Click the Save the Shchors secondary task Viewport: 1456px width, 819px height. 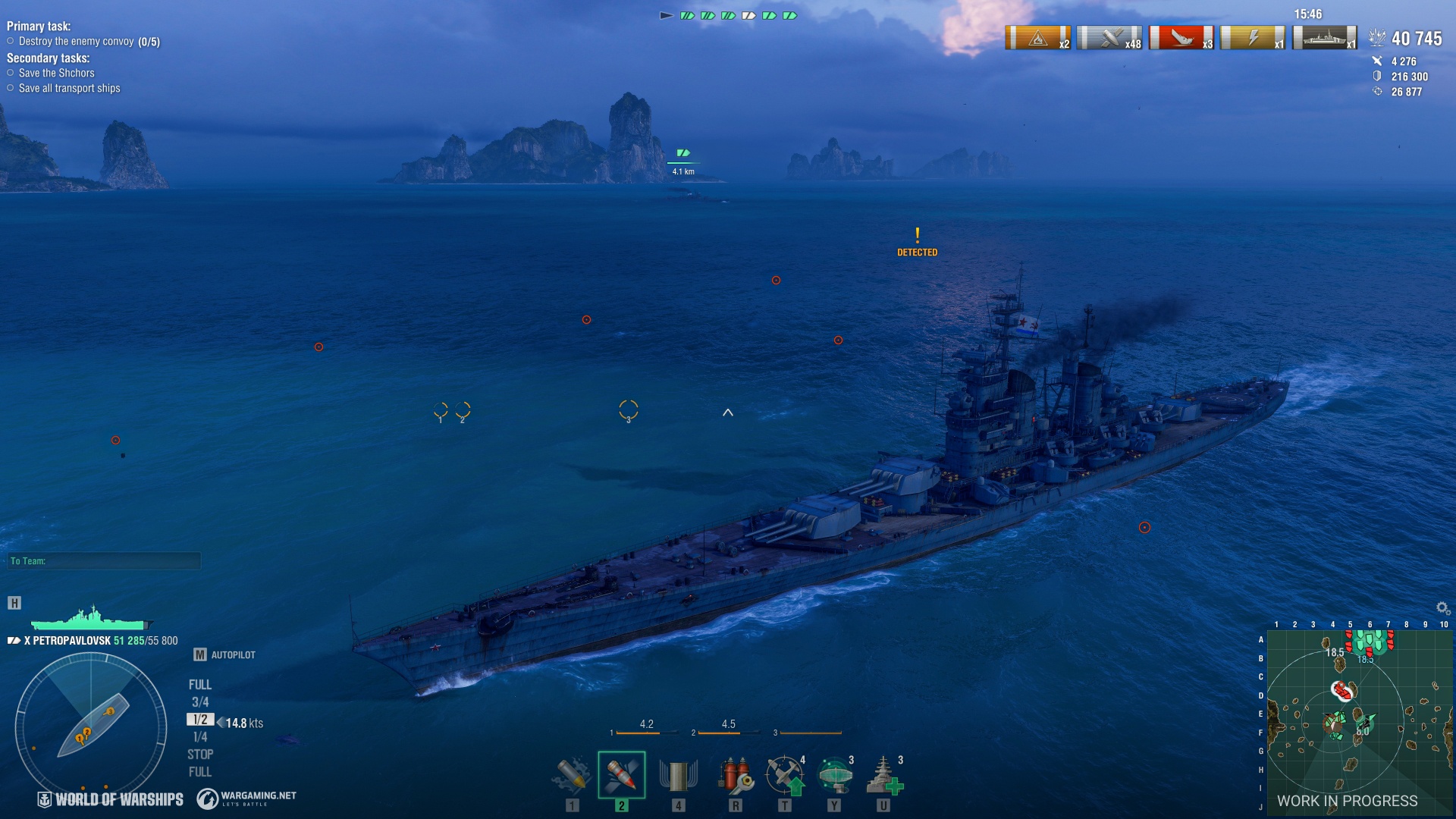tap(57, 74)
